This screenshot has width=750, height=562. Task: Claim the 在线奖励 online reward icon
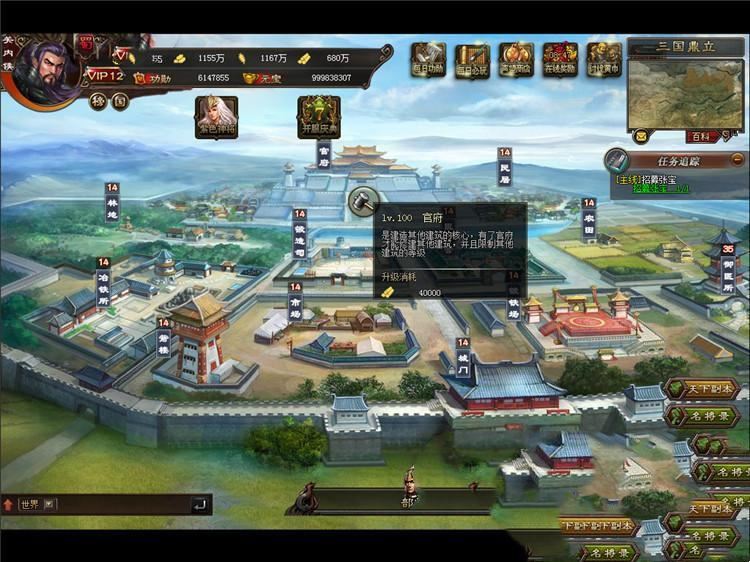(x=561, y=59)
